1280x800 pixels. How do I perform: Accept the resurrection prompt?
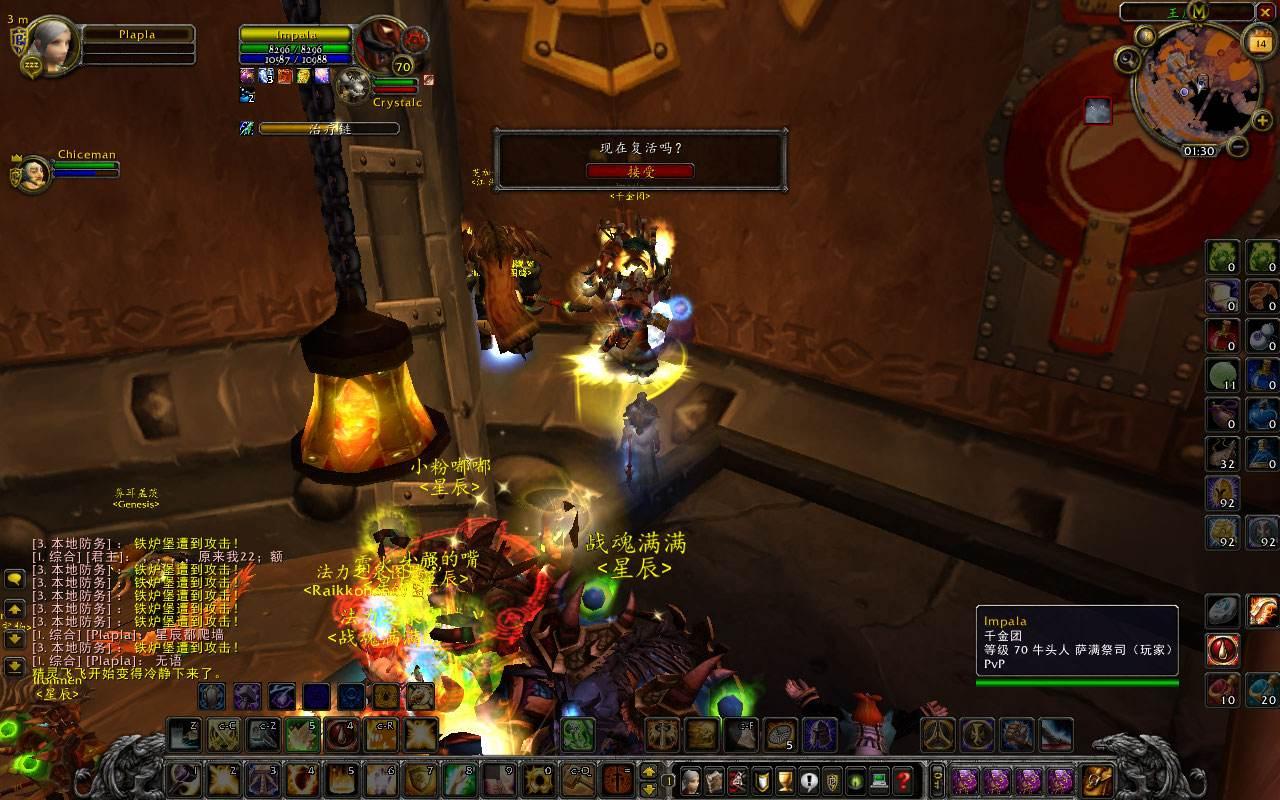(x=639, y=171)
